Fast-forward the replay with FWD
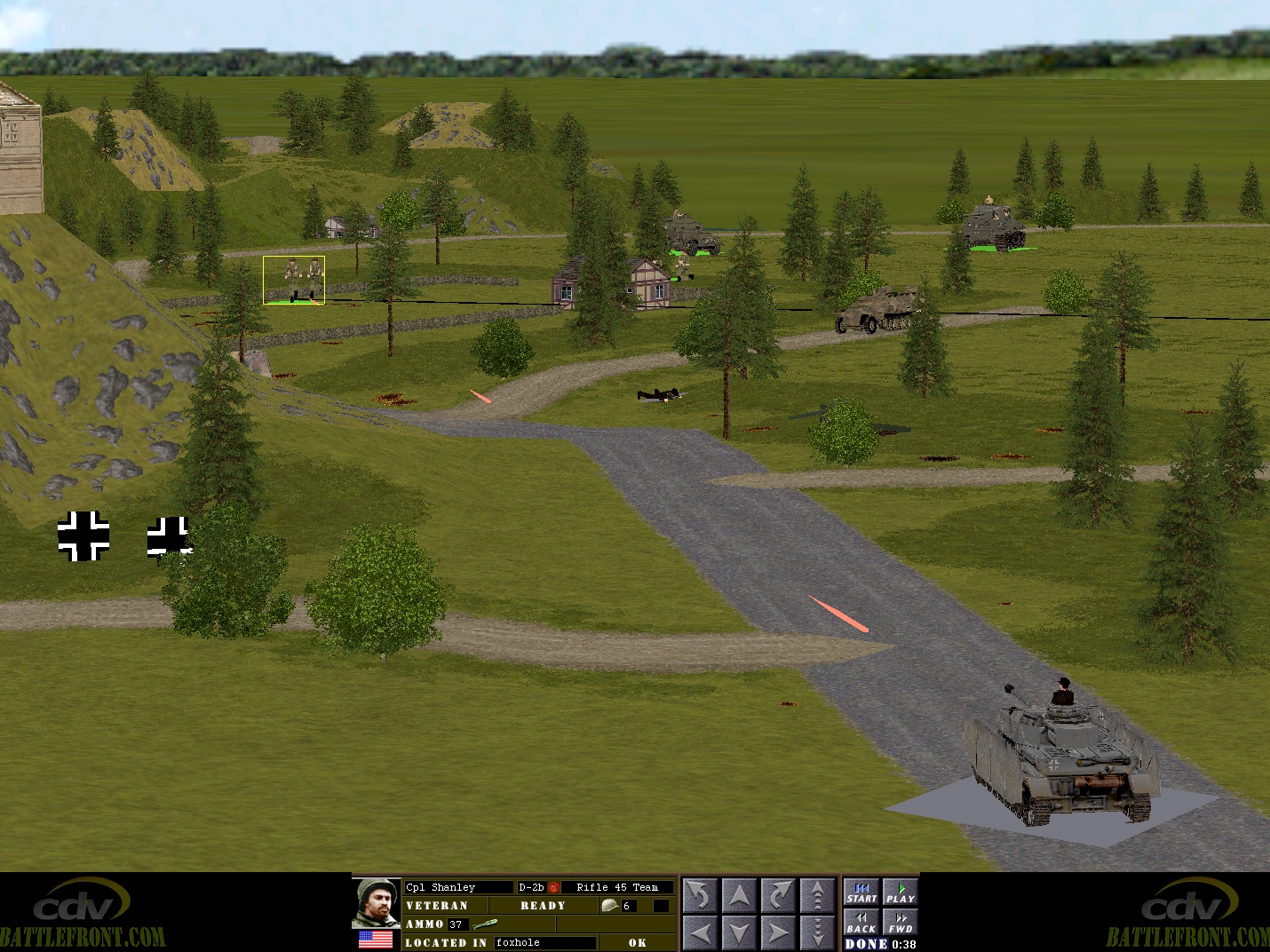Image resolution: width=1270 pixels, height=952 pixels. [900, 923]
